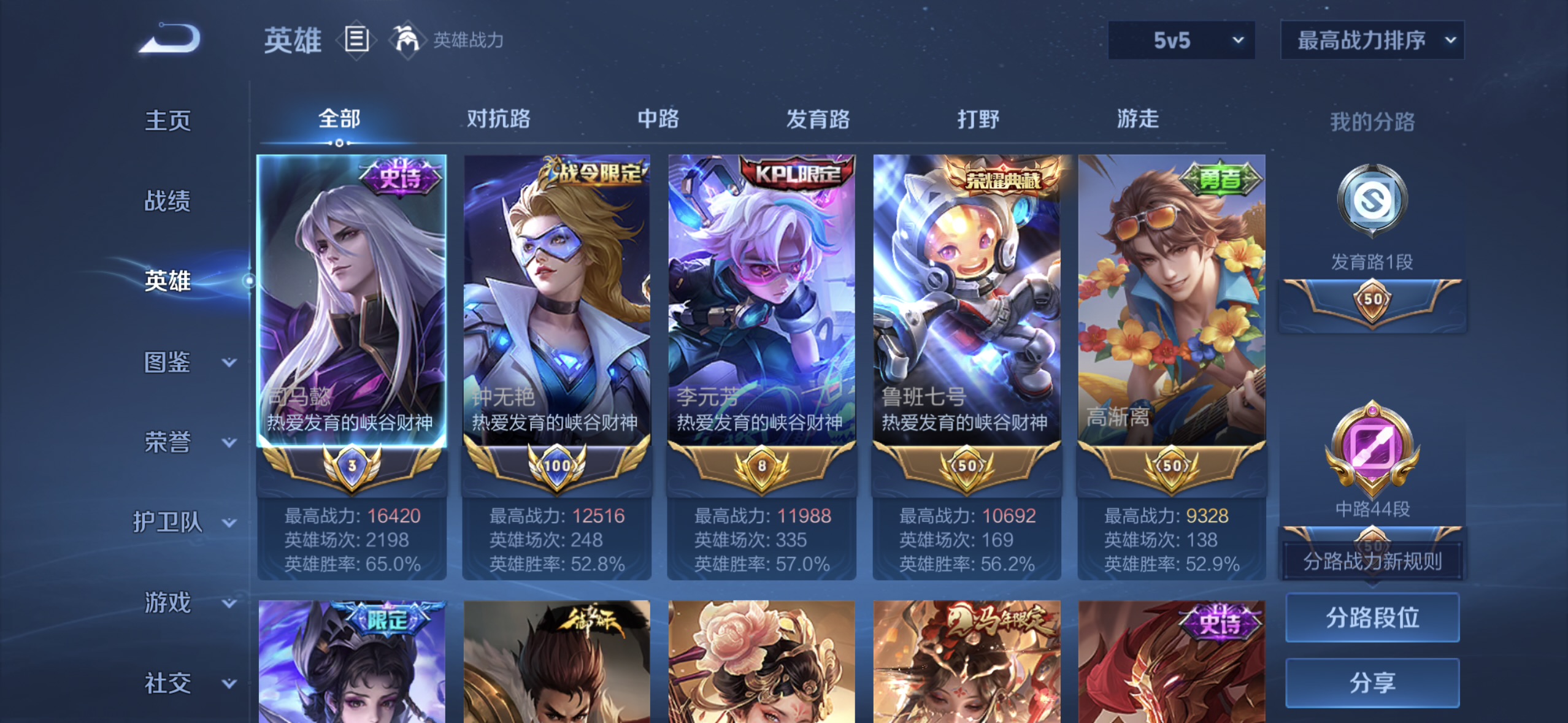1568x723 pixels.
Task: Open the 战绩 page from the sidebar
Action: [x=167, y=201]
